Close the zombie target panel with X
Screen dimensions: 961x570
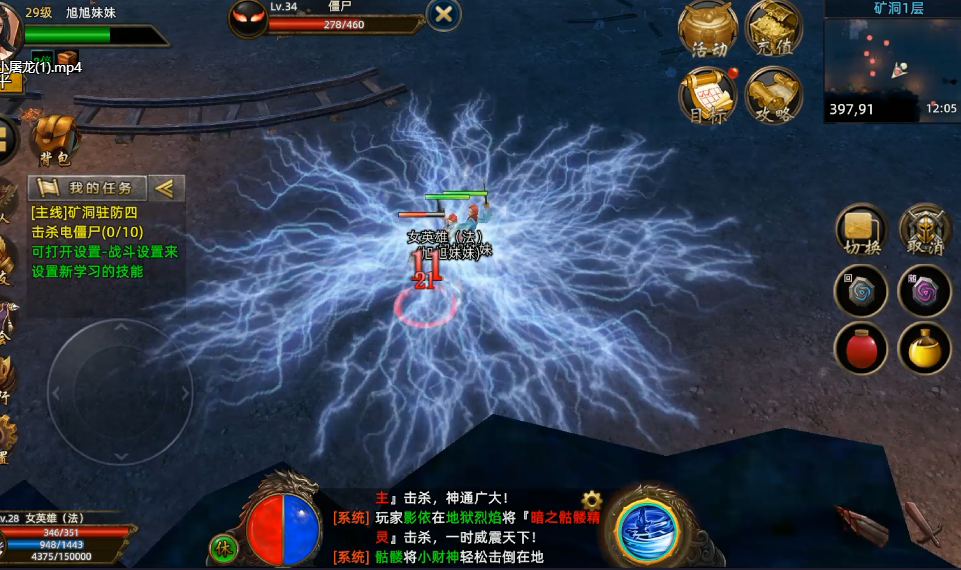coord(444,14)
